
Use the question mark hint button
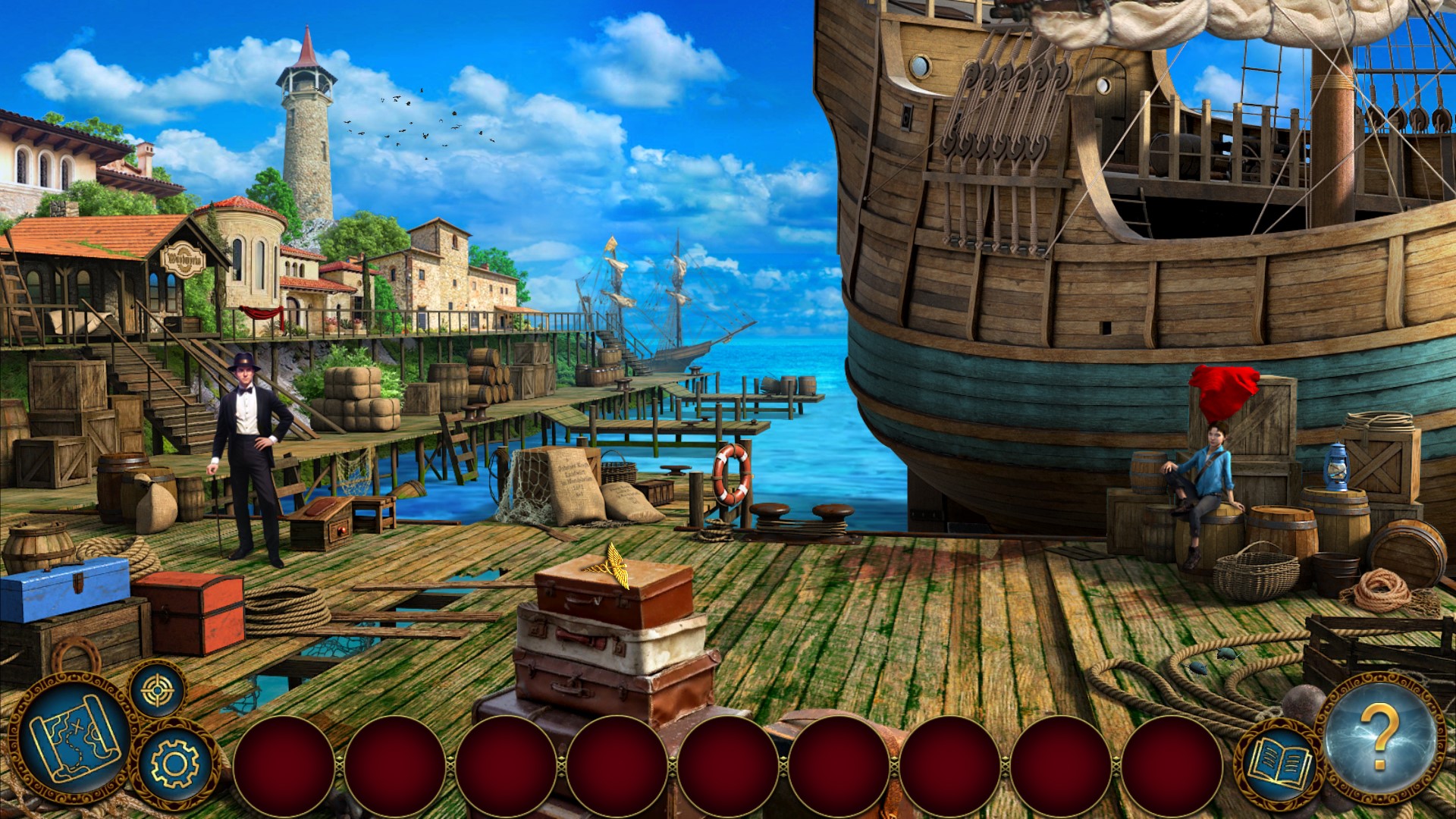point(1380,738)
